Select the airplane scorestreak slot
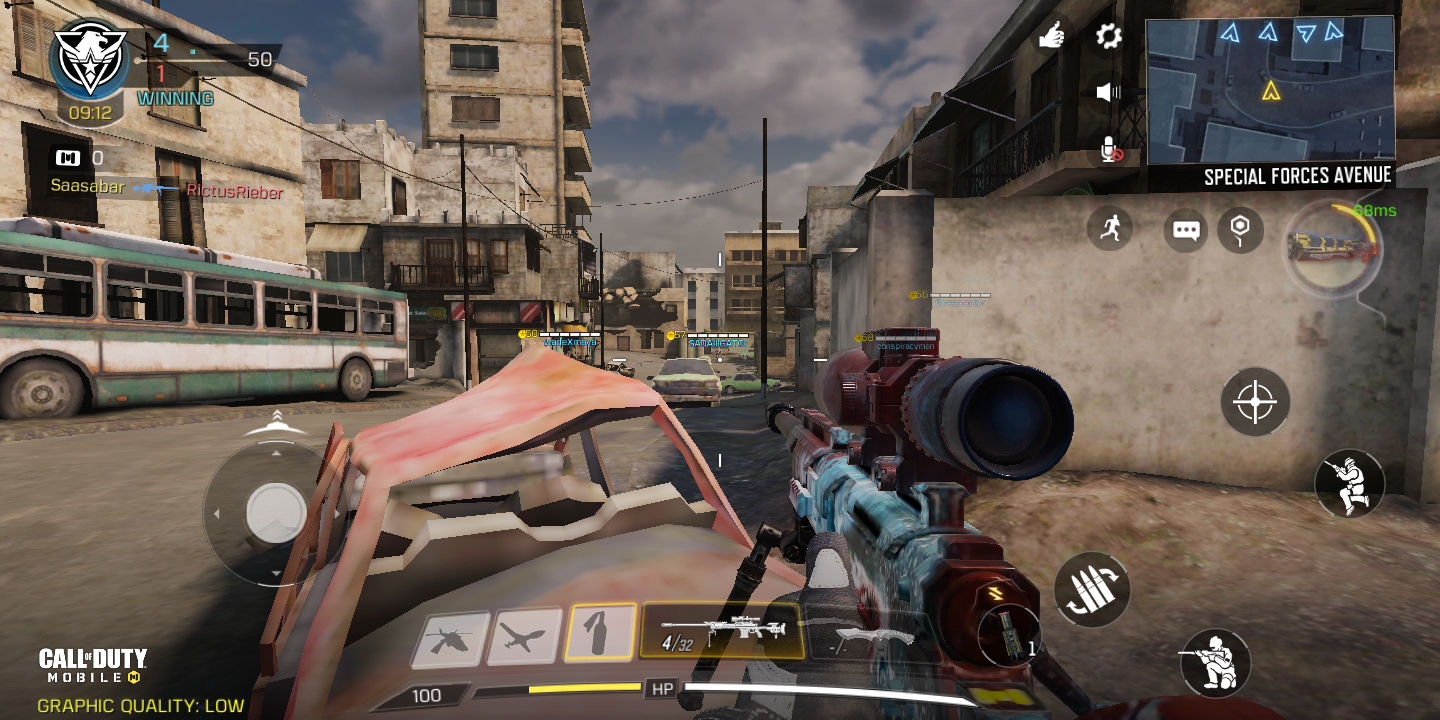1440x720 pixels. coord(525,637)
